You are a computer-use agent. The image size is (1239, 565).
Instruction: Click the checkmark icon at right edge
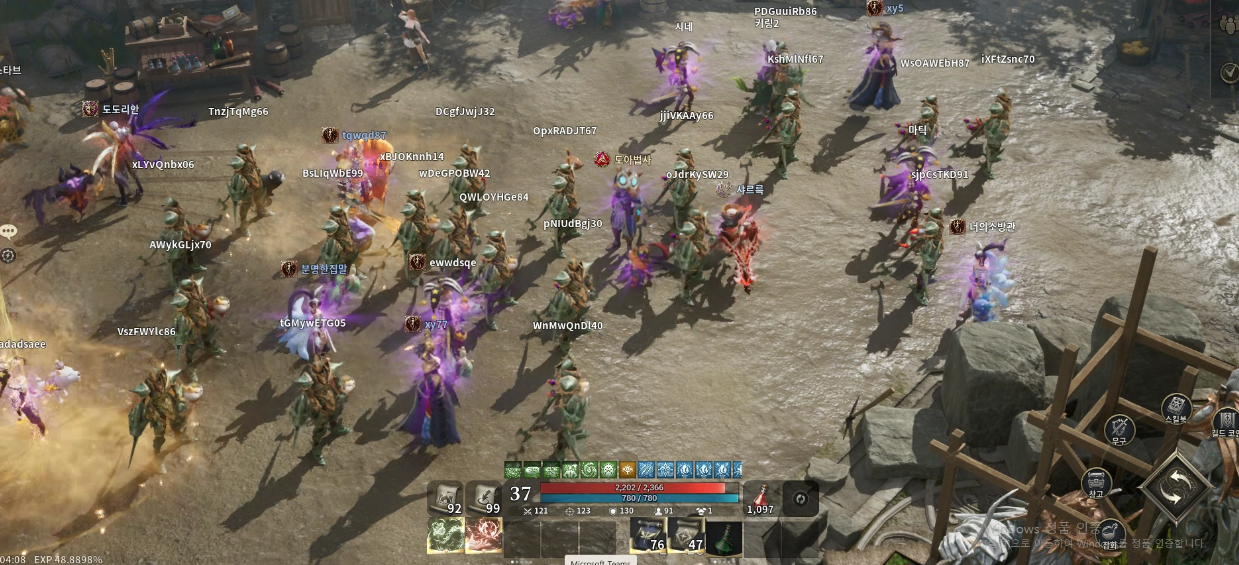coord(1229,72)
